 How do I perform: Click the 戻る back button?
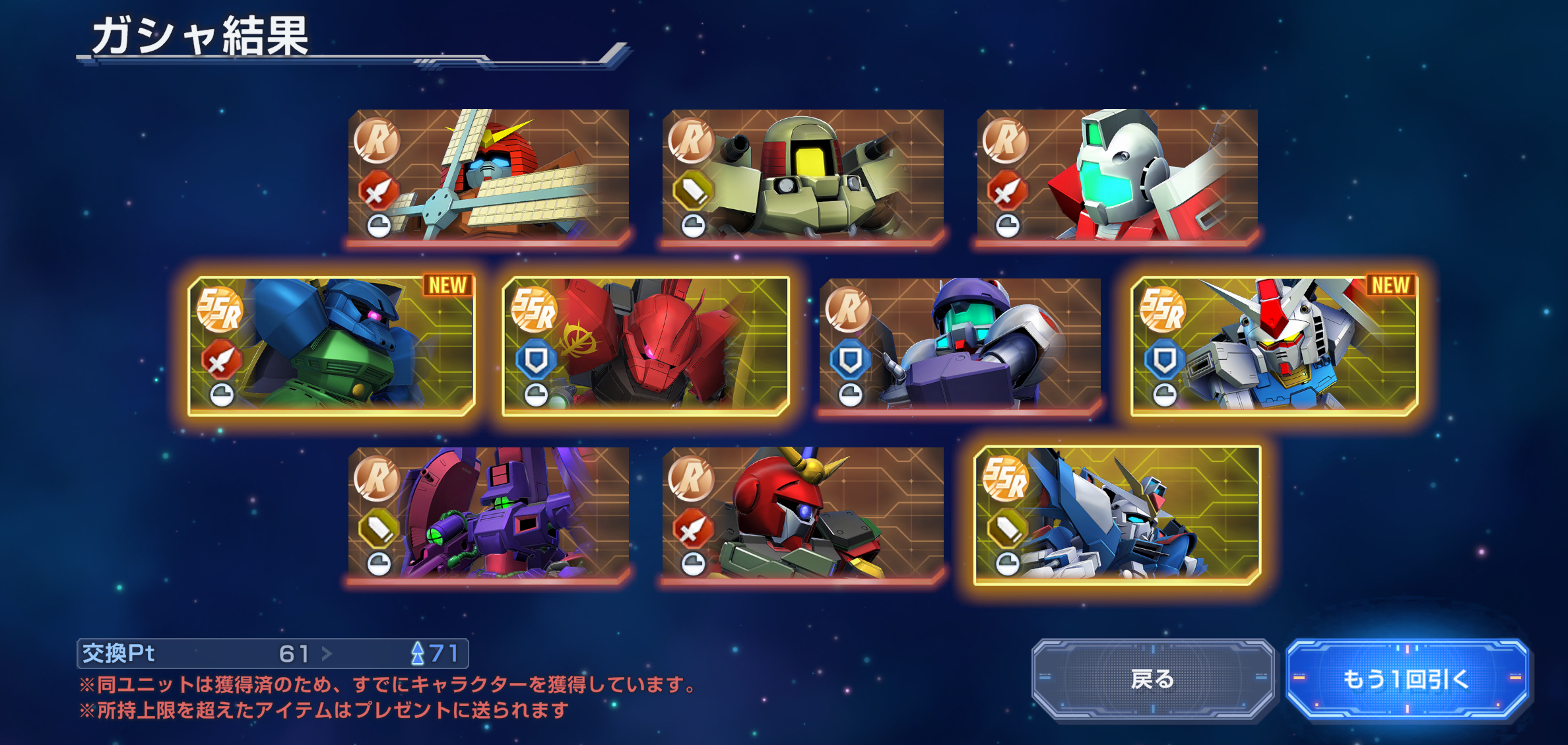click(1152, 678)
